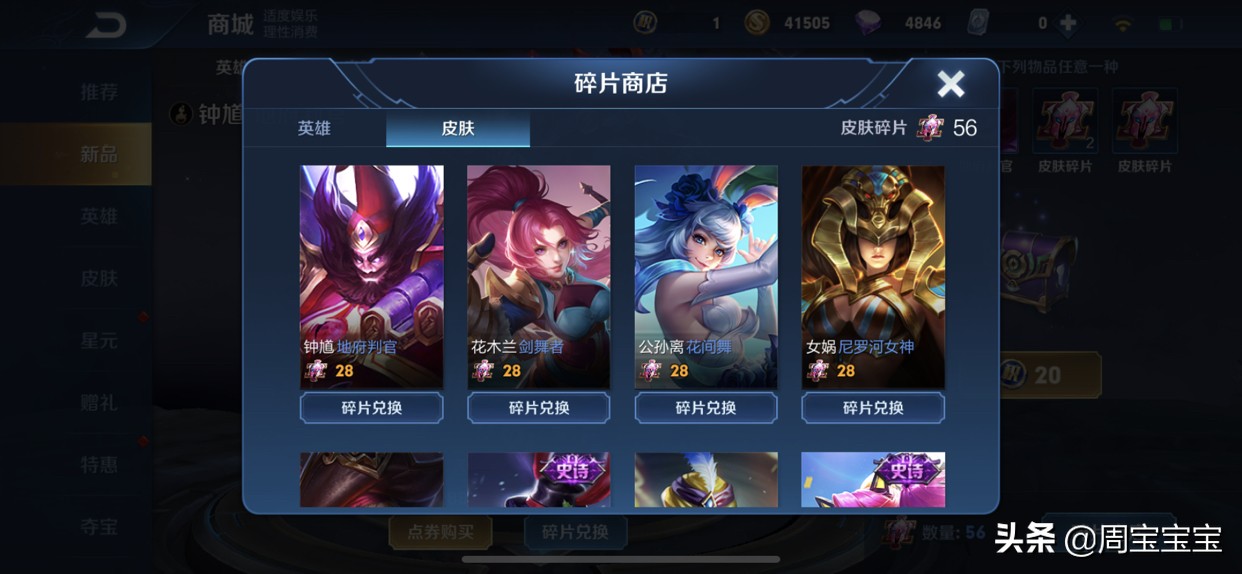Exchange fragments for 公孙离 花间舞
This screenshot has height=574, width=1242.
pos(706,408)
